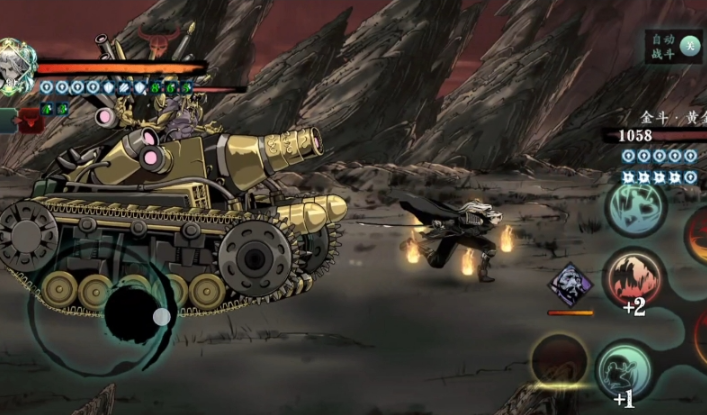Activate the teal skill at top of wheel

point(636,208)
